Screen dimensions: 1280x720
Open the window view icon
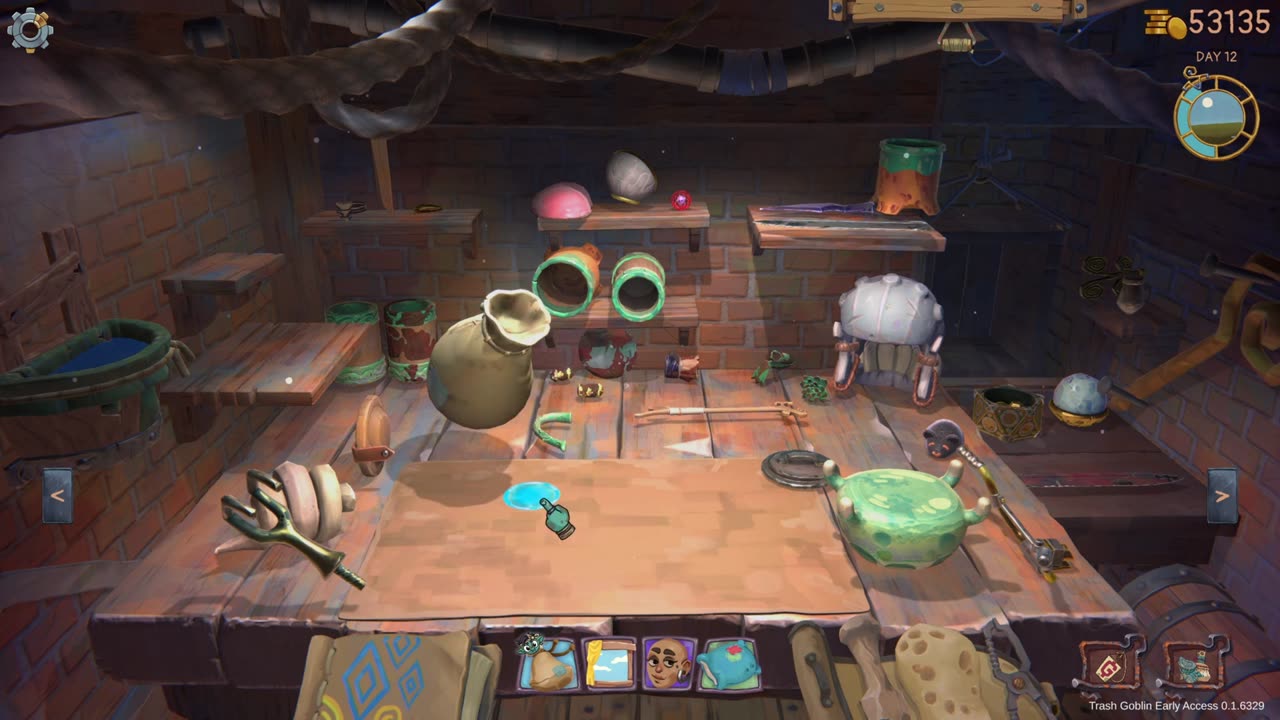coord(608,664)
